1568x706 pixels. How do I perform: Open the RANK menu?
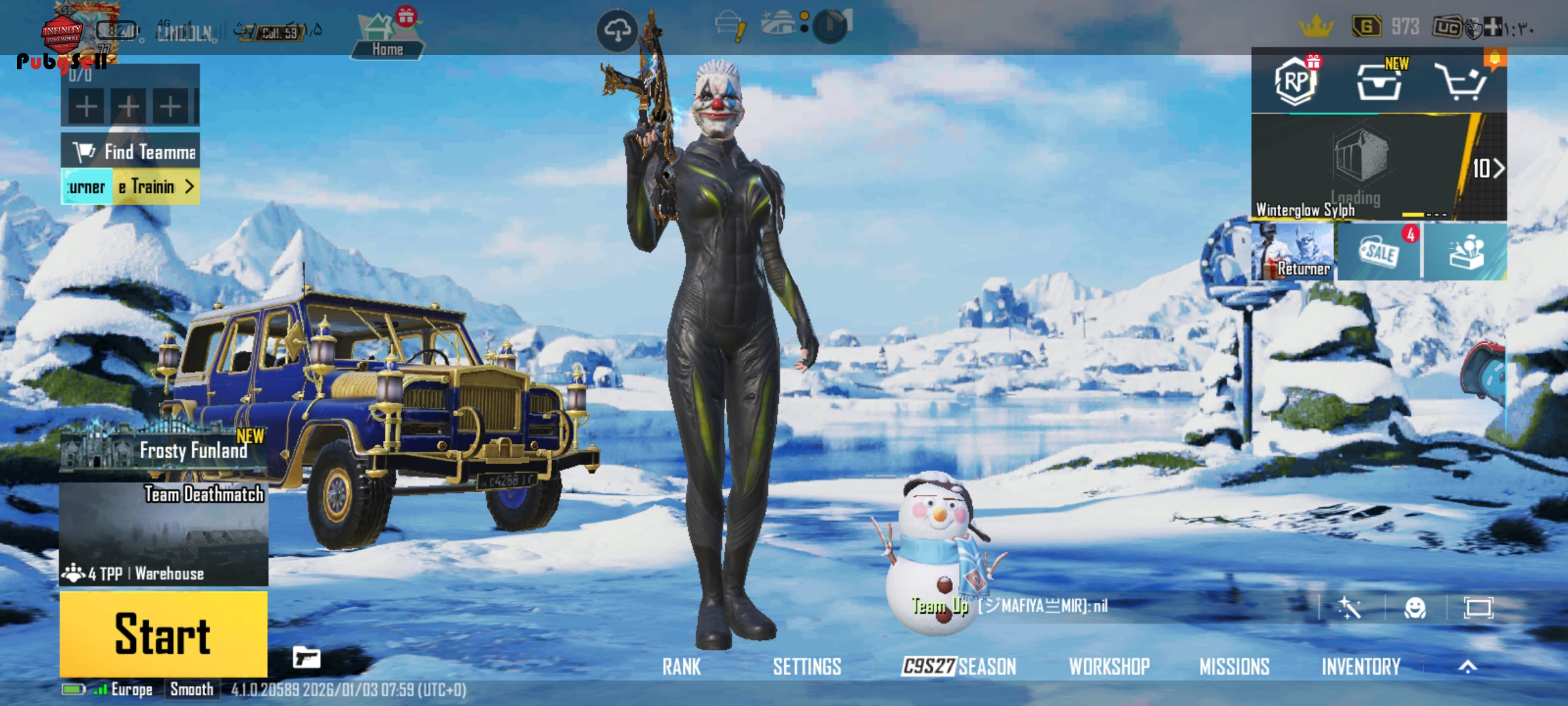(681, 667)
